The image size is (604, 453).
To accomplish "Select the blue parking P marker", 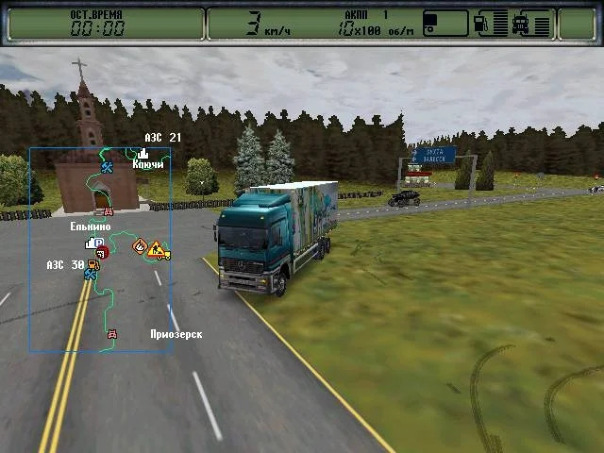I will click(99, 243).
